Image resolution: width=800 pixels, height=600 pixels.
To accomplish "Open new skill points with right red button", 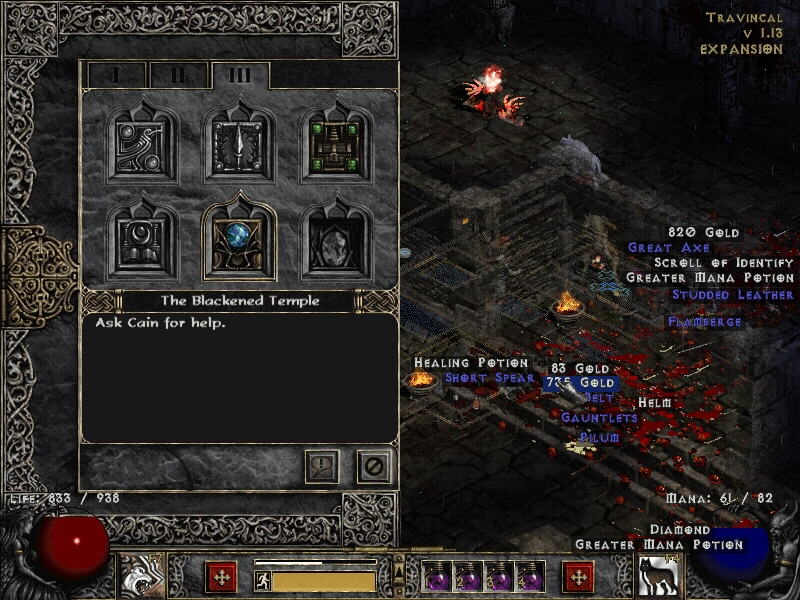I will pos(578,577).
